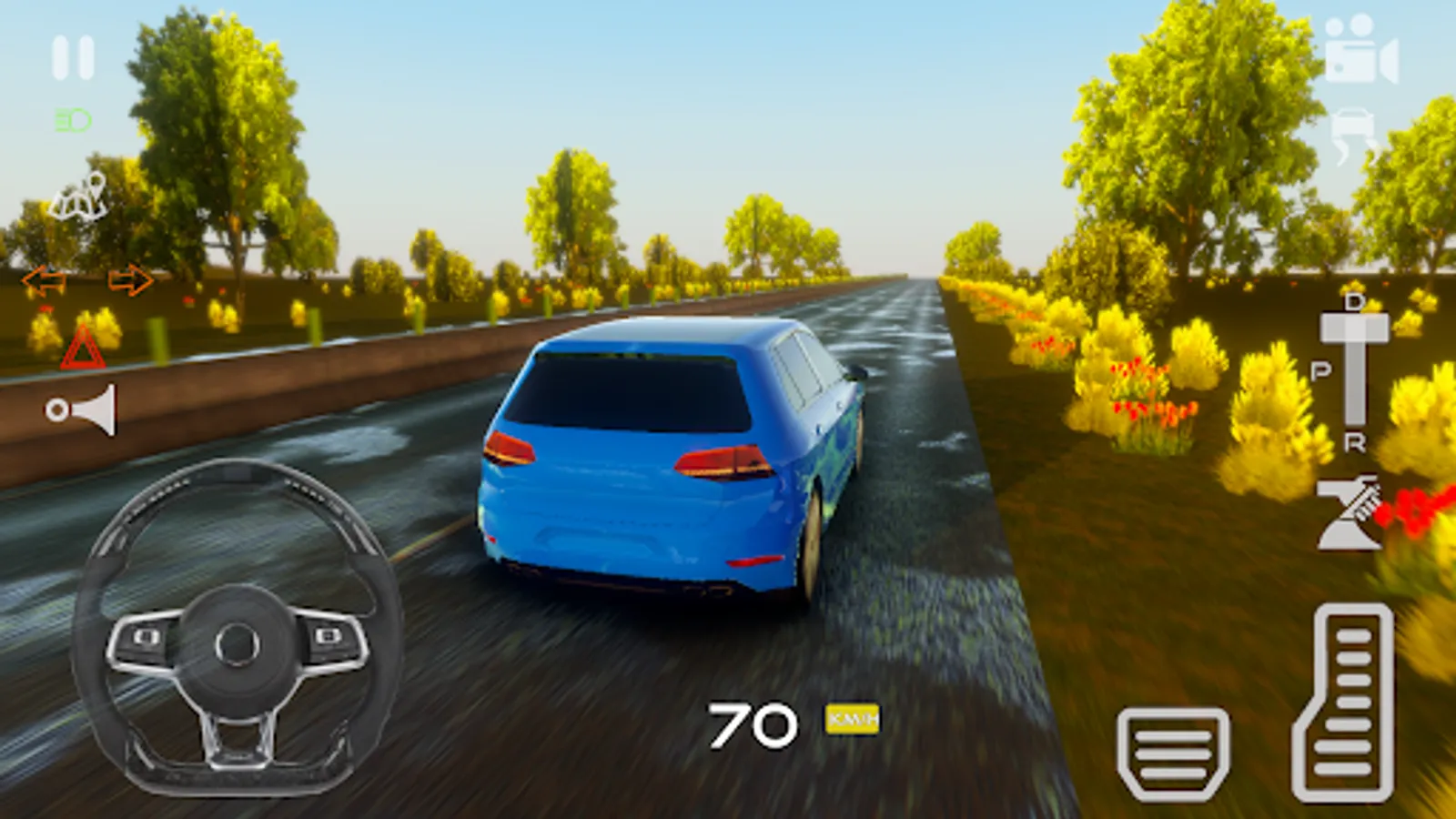Turn on the red hazard triangle
Viewport: 1456px width, 819px height.
coord(83,349)
